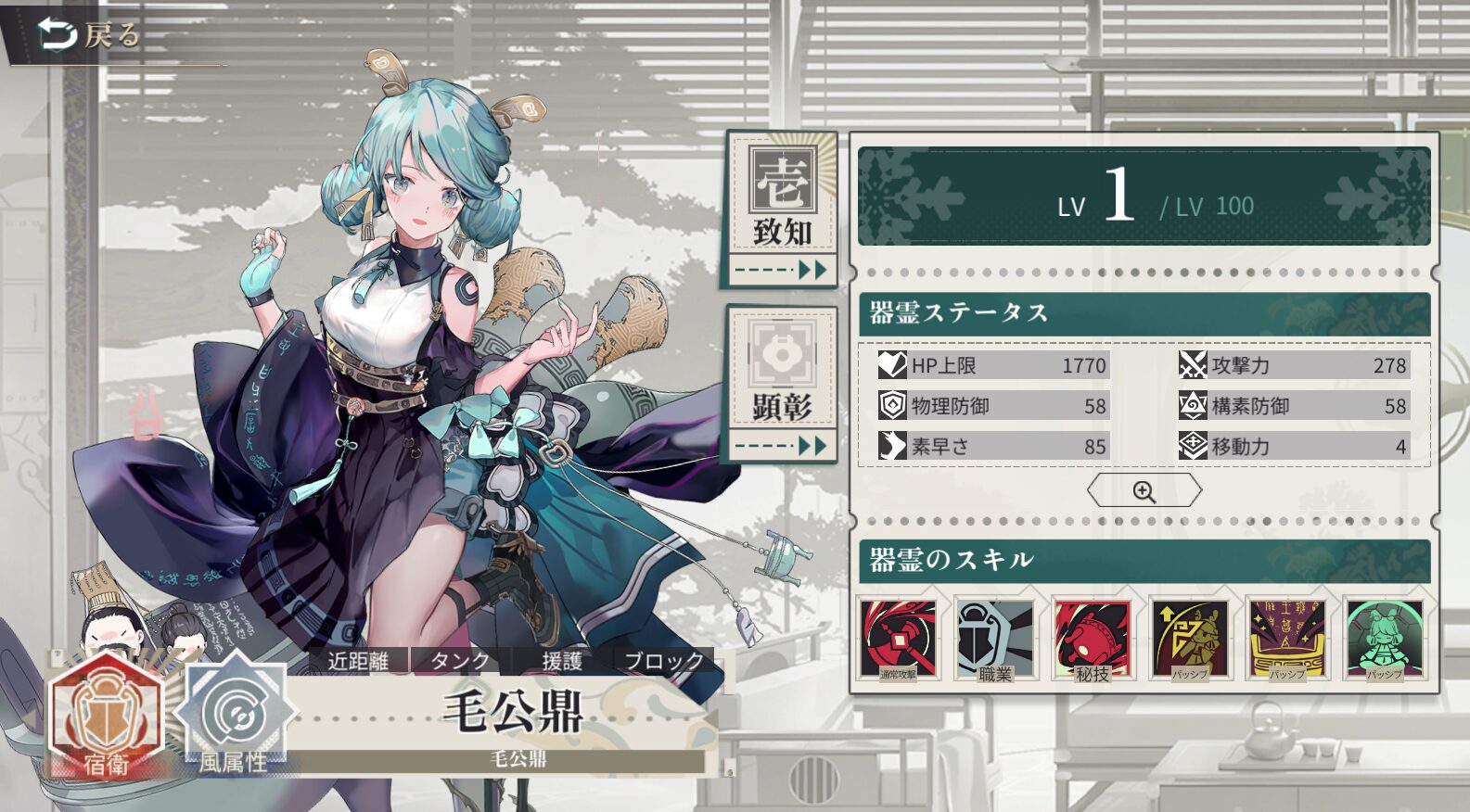
Task: Click the 近距離 tag
Action: (x=358, y=661)
